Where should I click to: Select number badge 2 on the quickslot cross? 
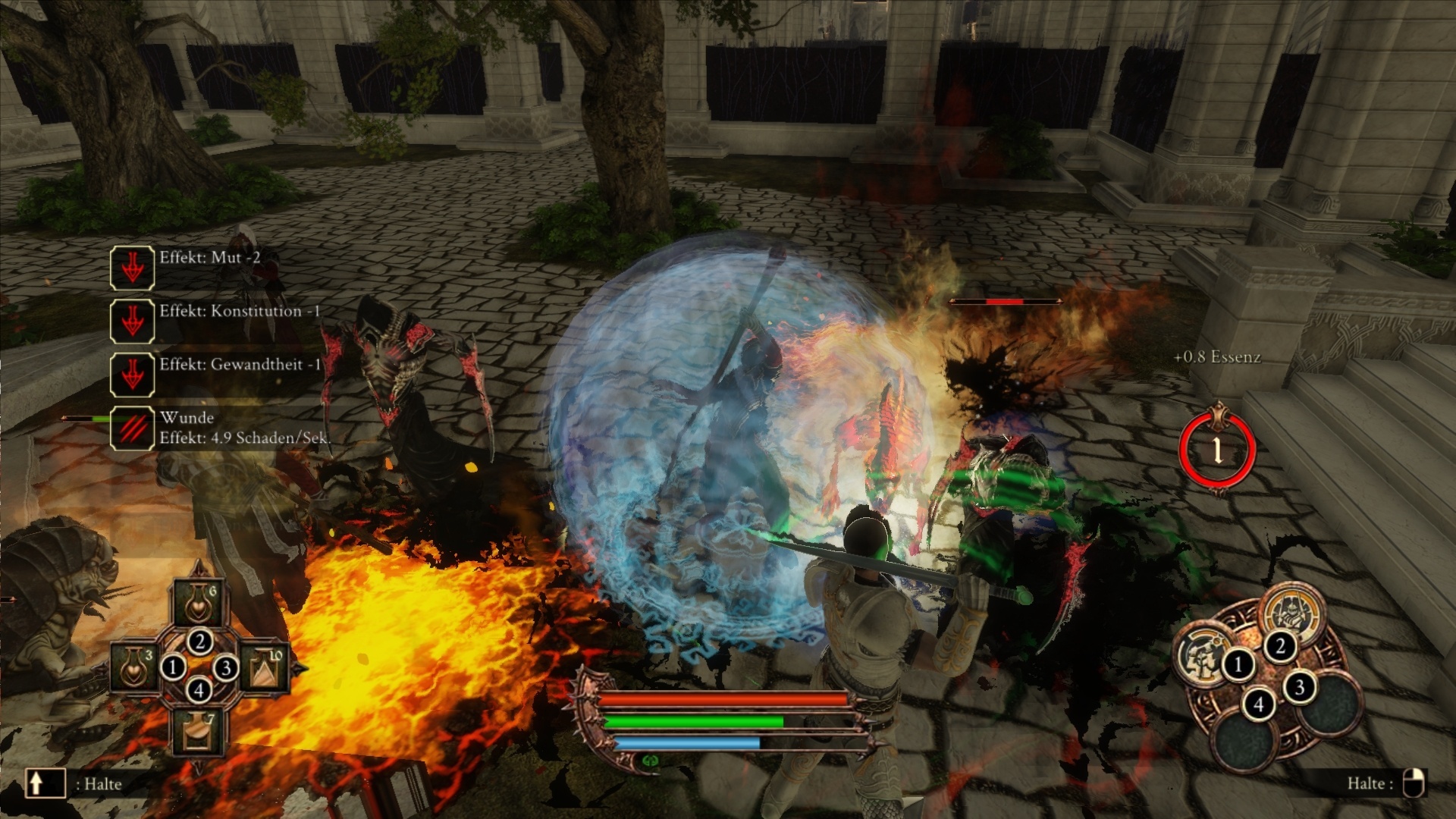199,642
